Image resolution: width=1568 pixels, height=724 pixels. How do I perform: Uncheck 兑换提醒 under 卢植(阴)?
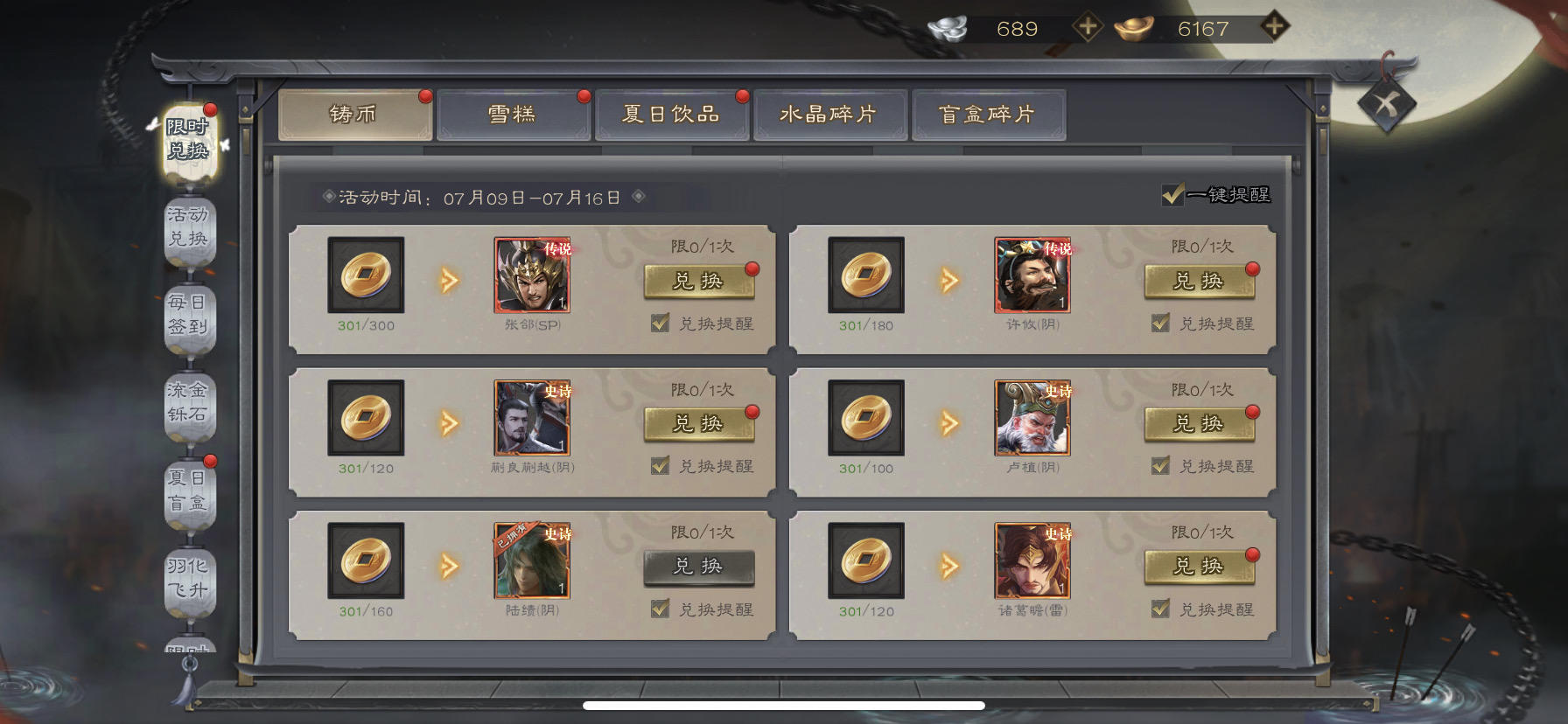1161,465
